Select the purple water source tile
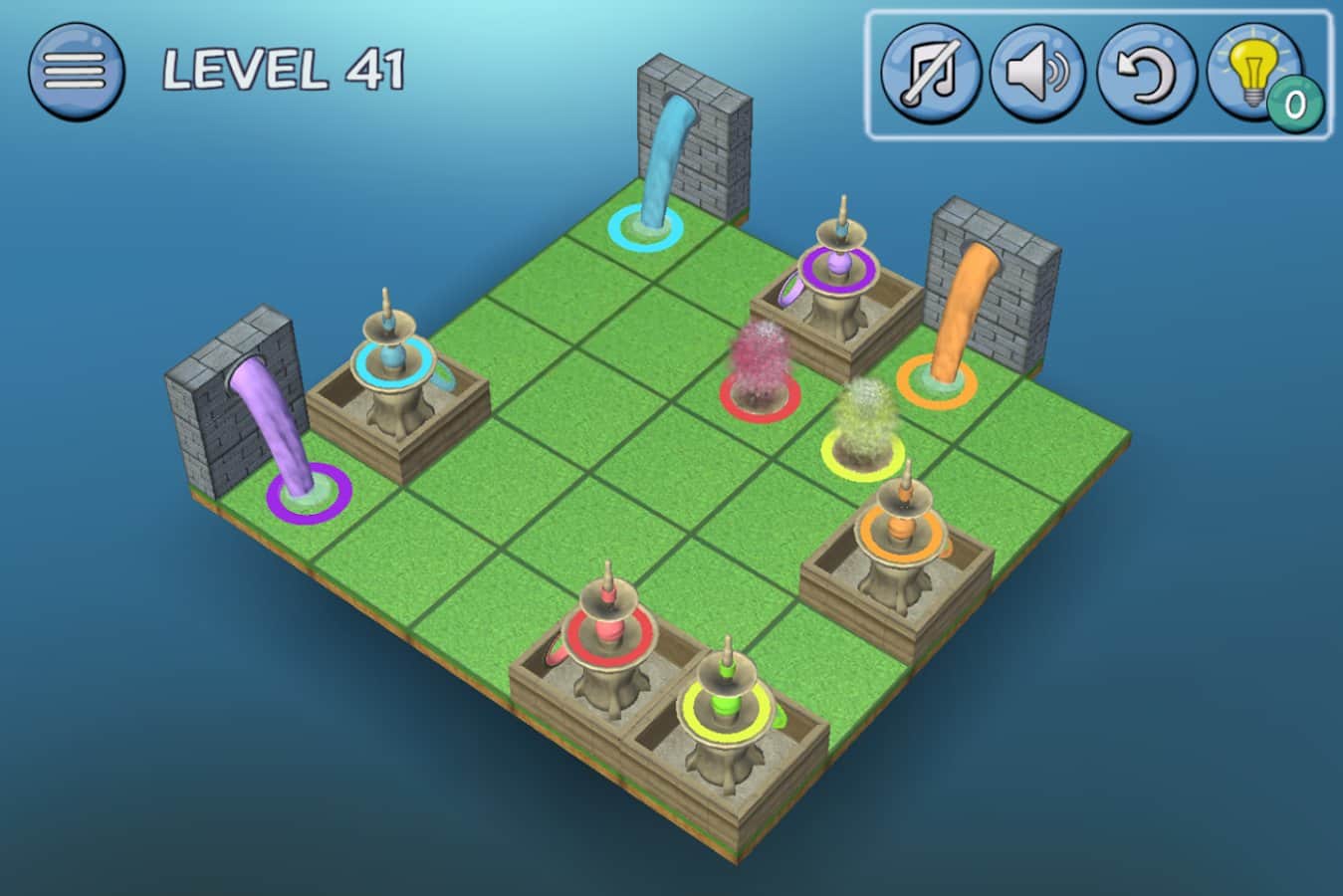The width and height of the screenshot is (1343, 896). [x=309, y=492]
